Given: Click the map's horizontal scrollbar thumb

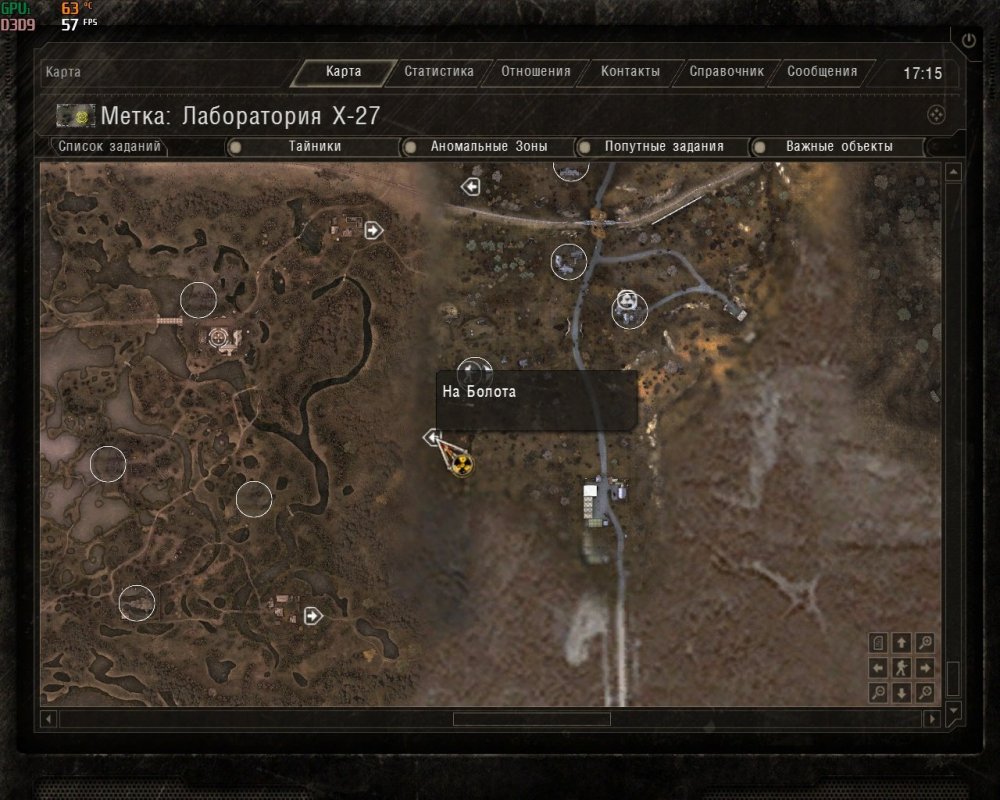Looking at the screenshot, I should [x=531, y=719].
